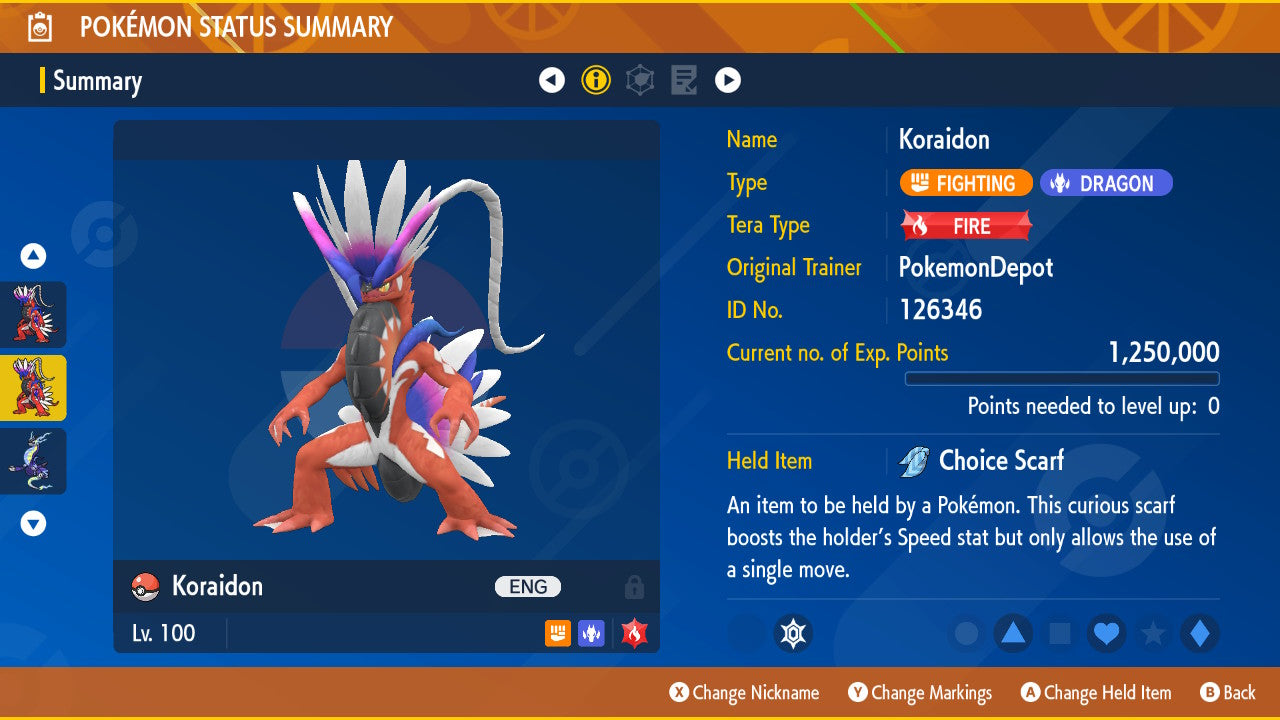Image resolution: width=1280 pixels, height=720 pixels.
Task: Select the yellow-highlighted Koraidon thumbnail
Action: point(33,388)
